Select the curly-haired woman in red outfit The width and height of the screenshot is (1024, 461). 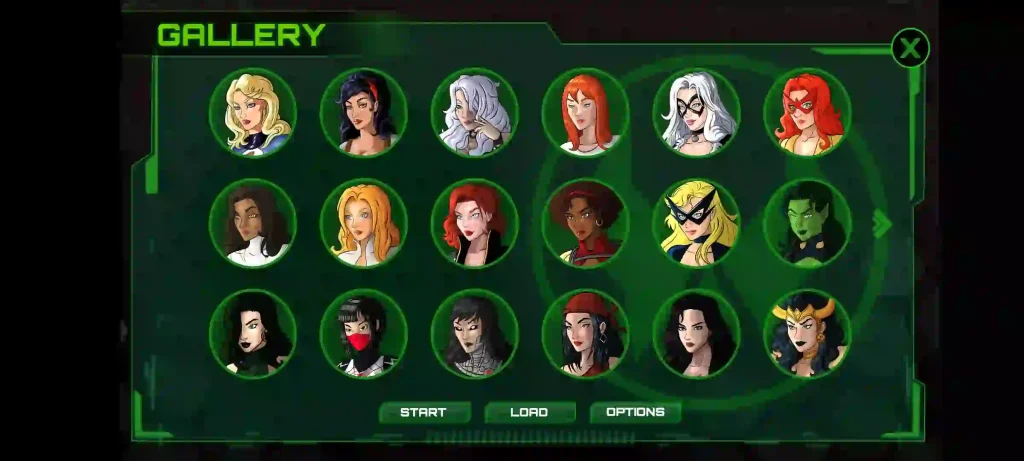click(x=585, y=223)
